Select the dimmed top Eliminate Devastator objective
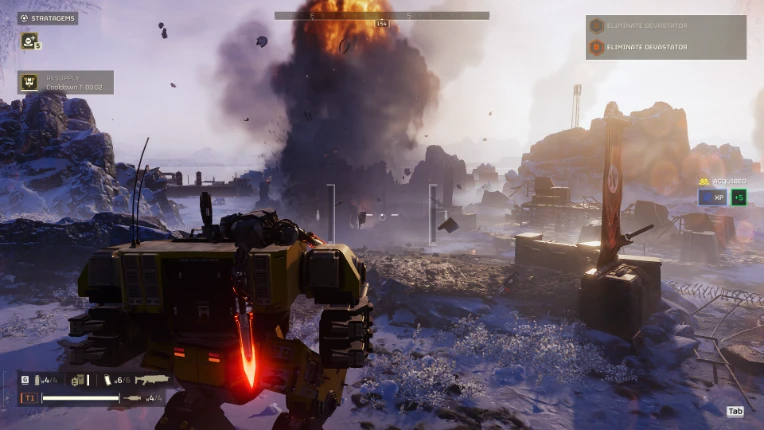 [665, 26]
